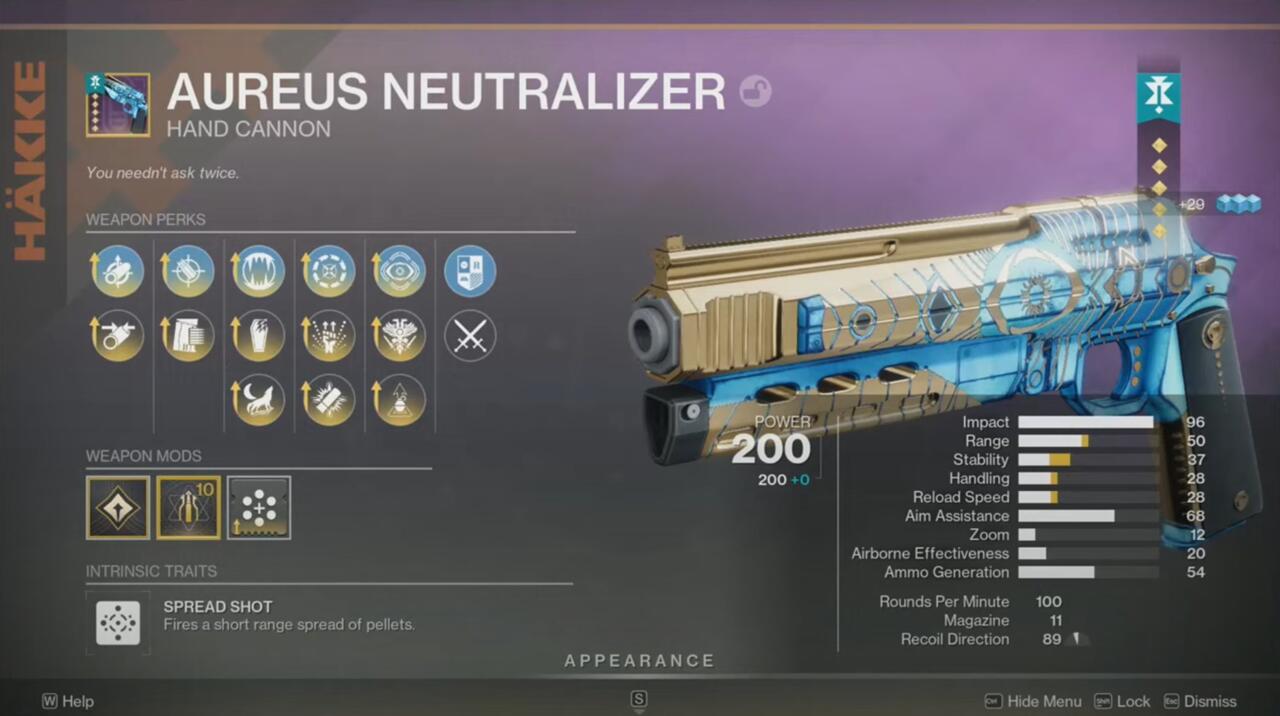The width and height of the screenshot is (1280, 716).
Task: Select the winged emblem perk icon
Action: click(x=400, y=336)
